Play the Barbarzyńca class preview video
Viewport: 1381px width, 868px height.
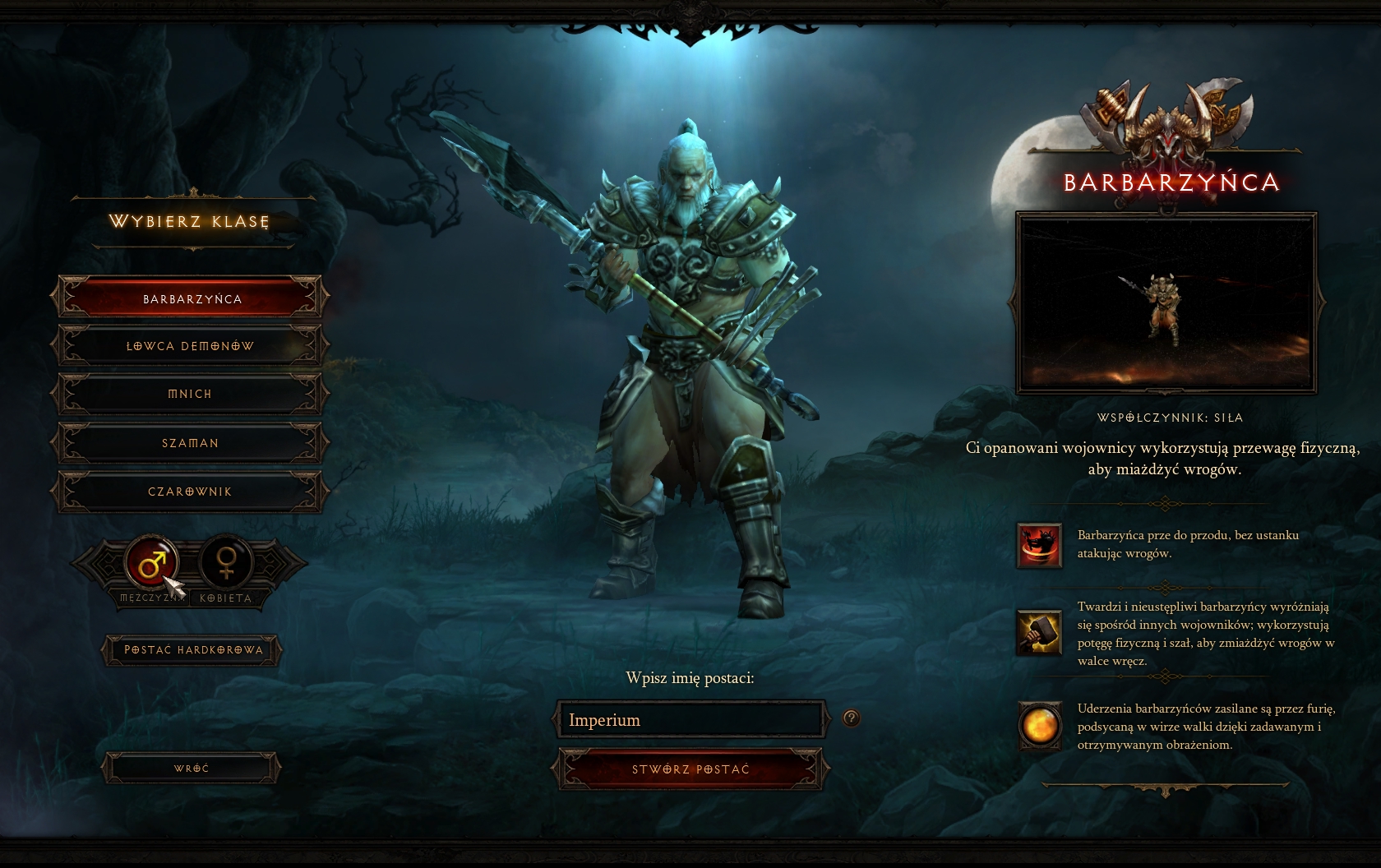1166,303
